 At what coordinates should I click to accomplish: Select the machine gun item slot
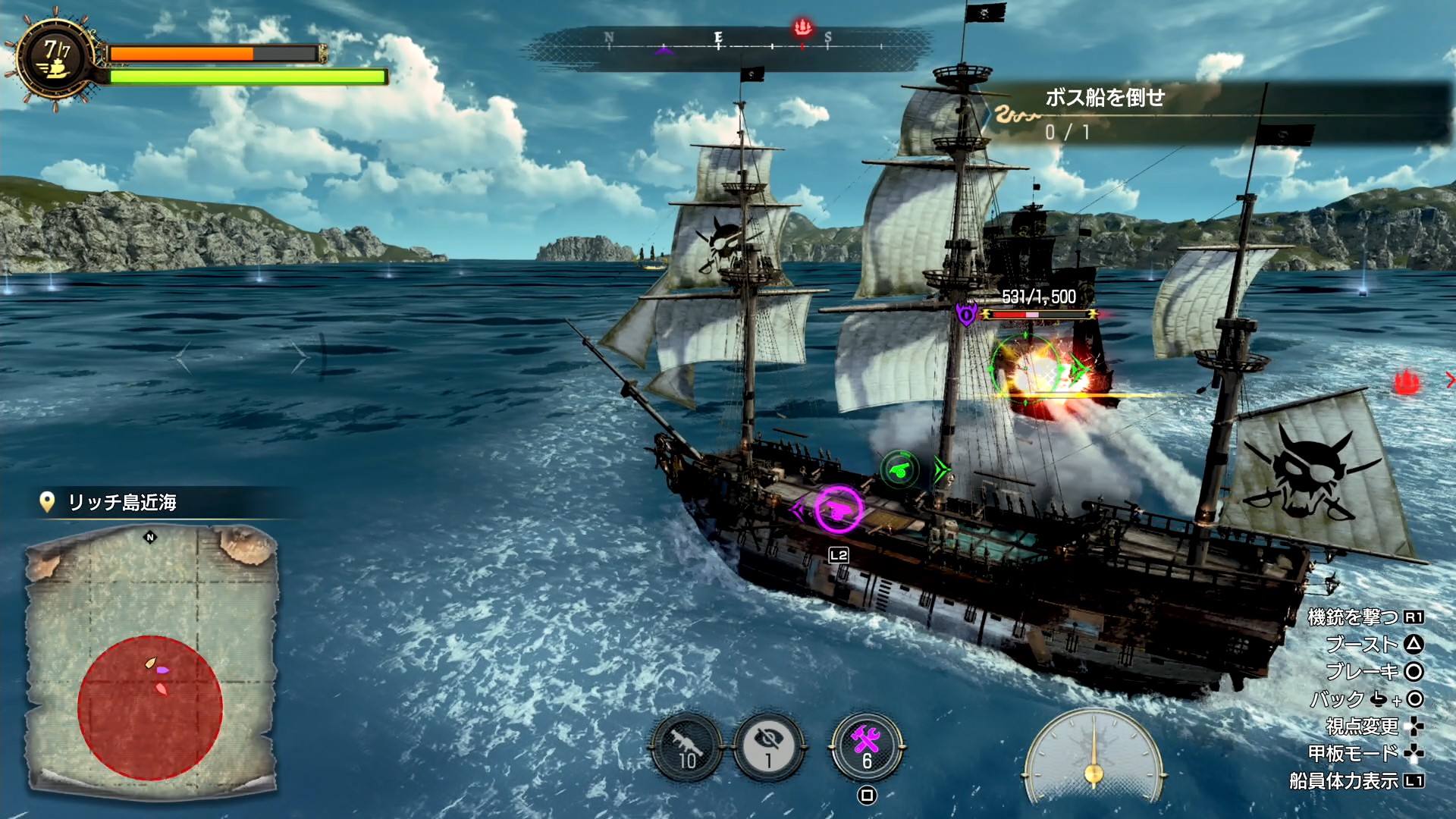pyautogui.click(x=687, y=748)
